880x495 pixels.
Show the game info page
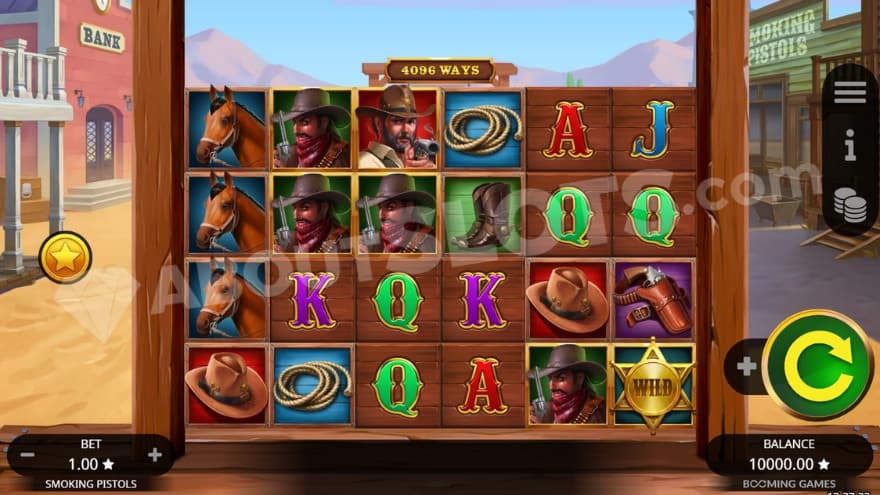pos(849,148)
